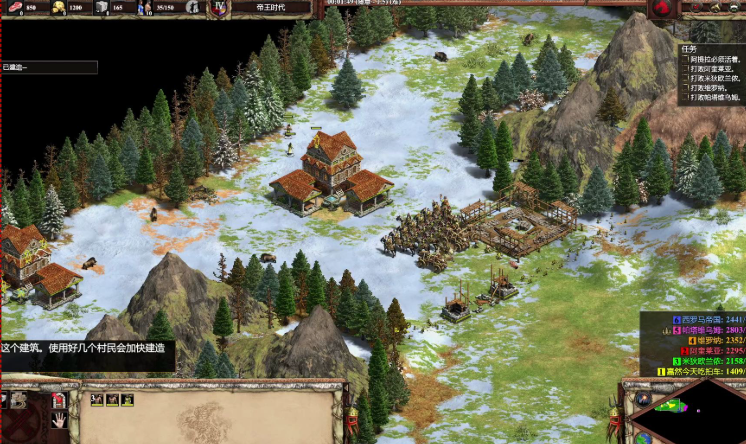Open the age emblem at top center

click(x=218, y=9)
